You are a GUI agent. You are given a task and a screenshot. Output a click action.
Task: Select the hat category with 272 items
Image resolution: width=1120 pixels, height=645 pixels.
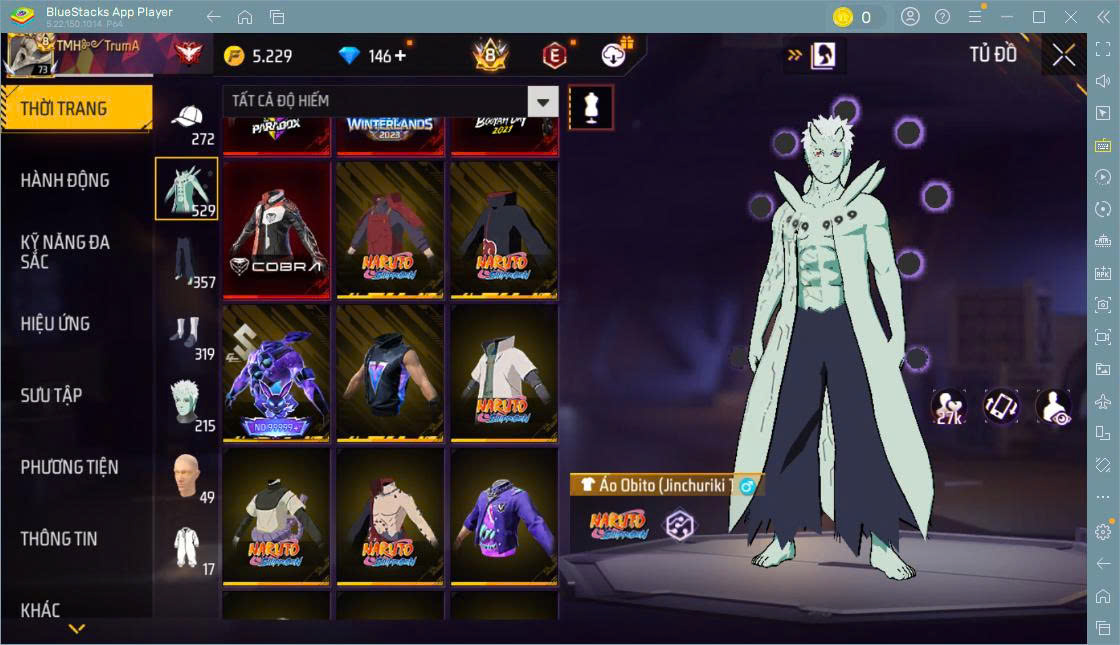click(187, 122)
